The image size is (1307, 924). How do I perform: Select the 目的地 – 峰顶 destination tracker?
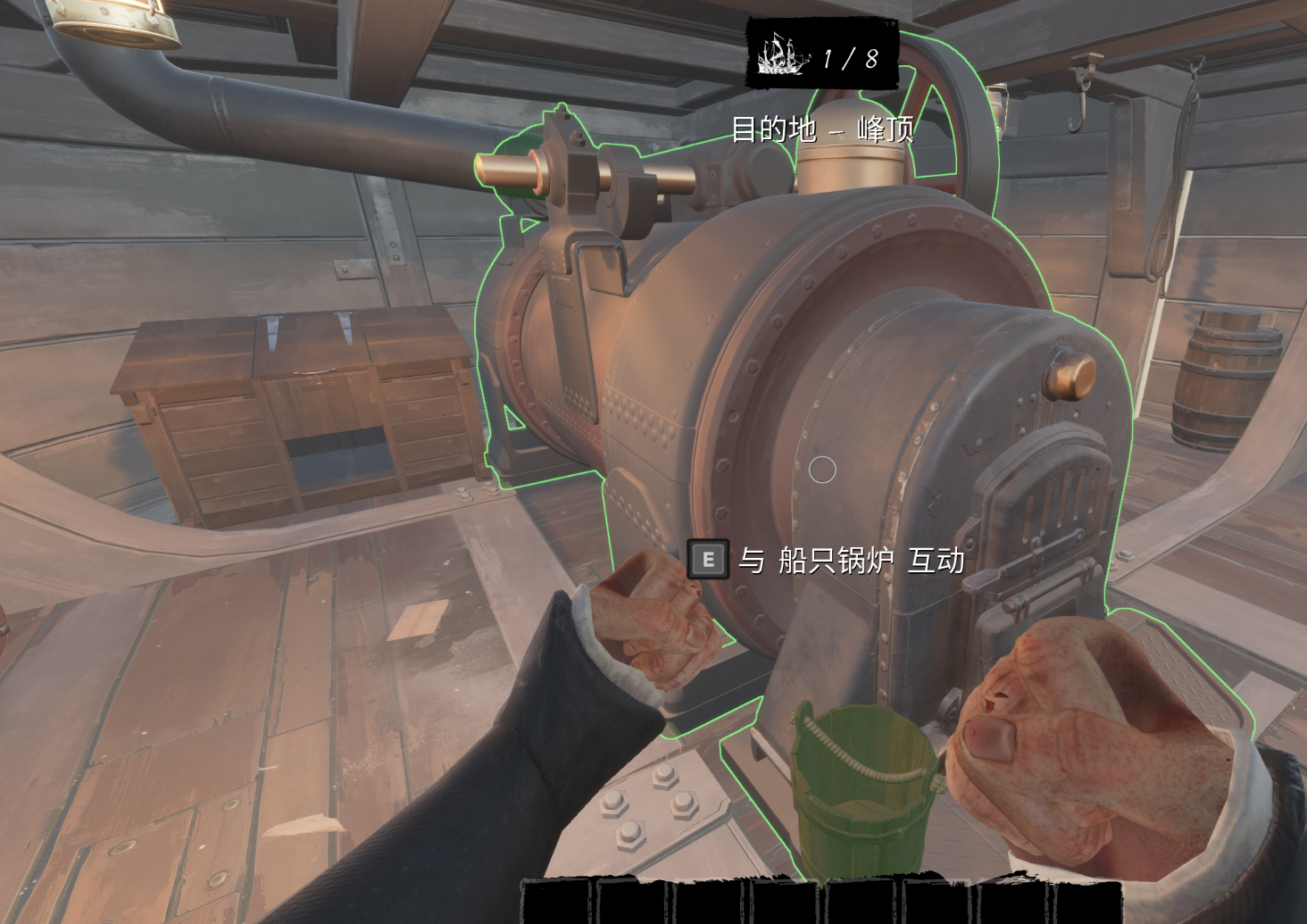(x=822, y=130)
